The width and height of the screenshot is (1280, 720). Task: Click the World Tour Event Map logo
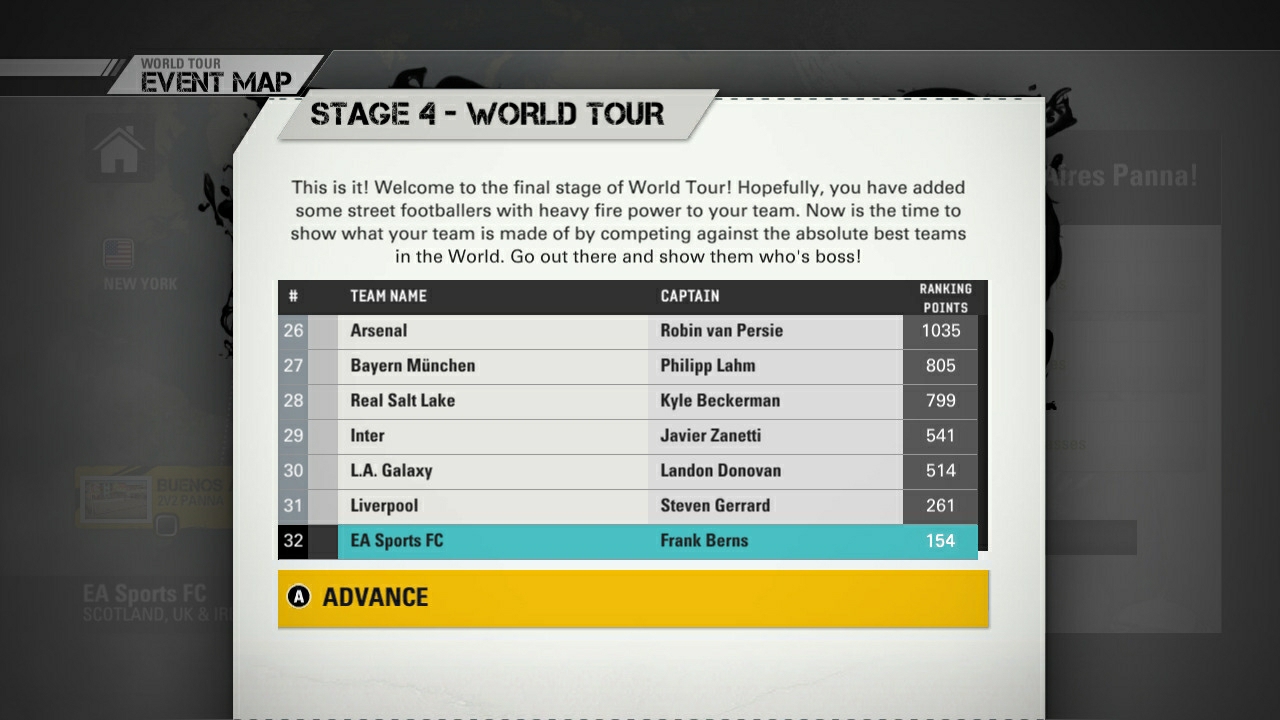tap(215, 70)
